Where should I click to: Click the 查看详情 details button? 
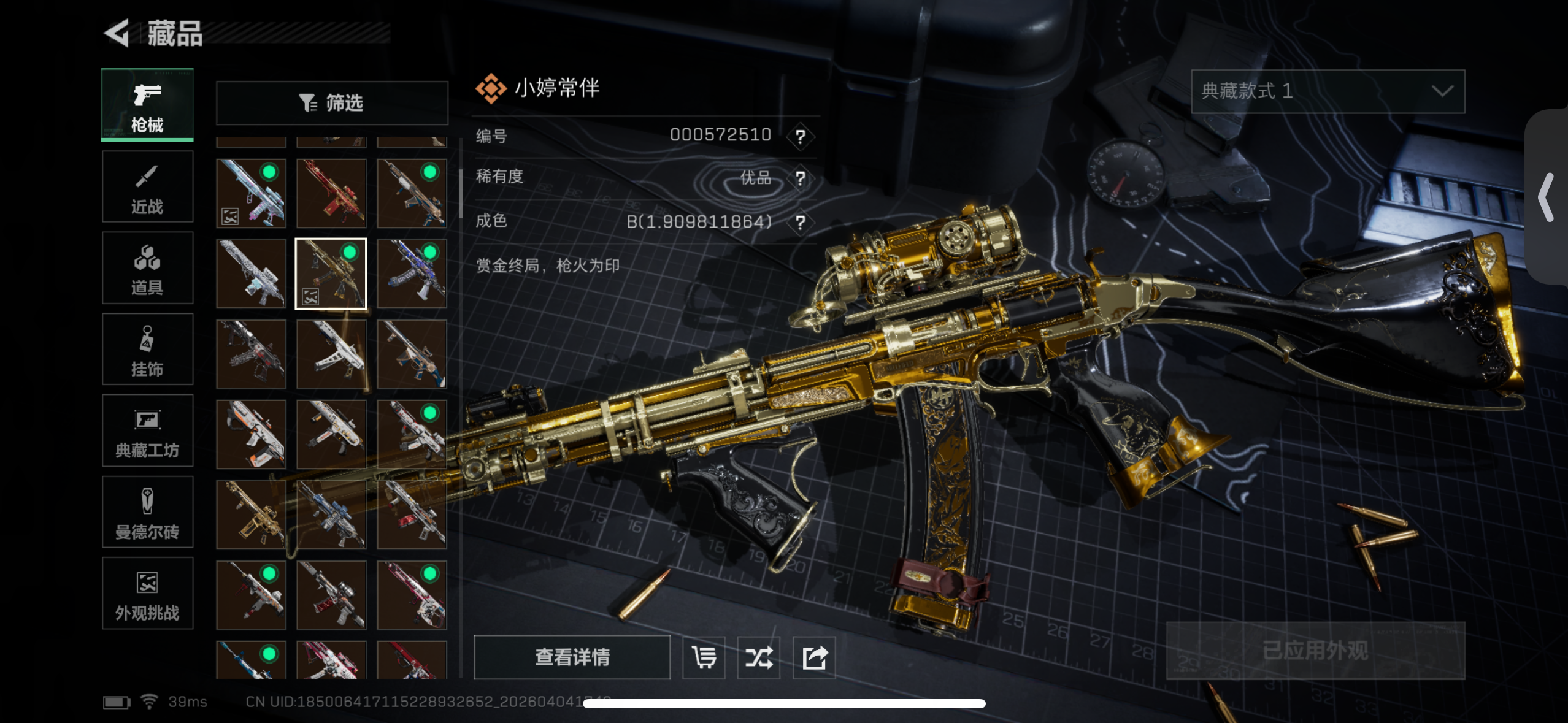(572, 657)
